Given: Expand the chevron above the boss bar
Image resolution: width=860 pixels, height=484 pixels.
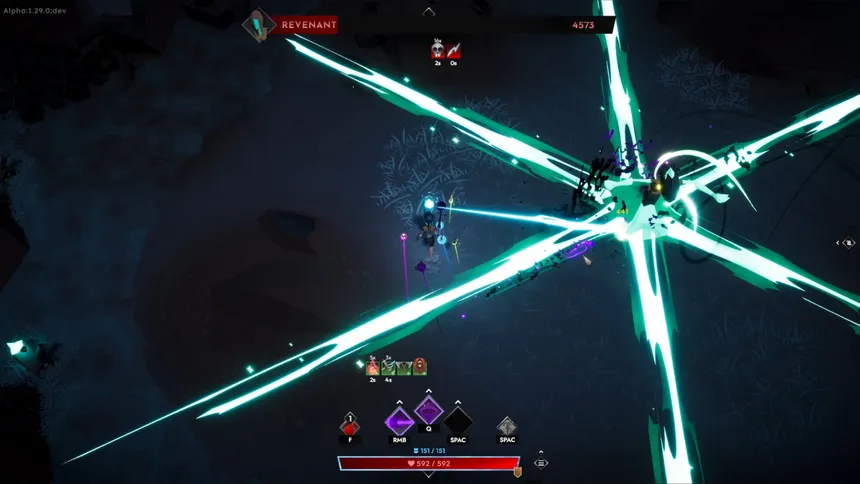Looking at the screenshot, I should click(429, 11).
